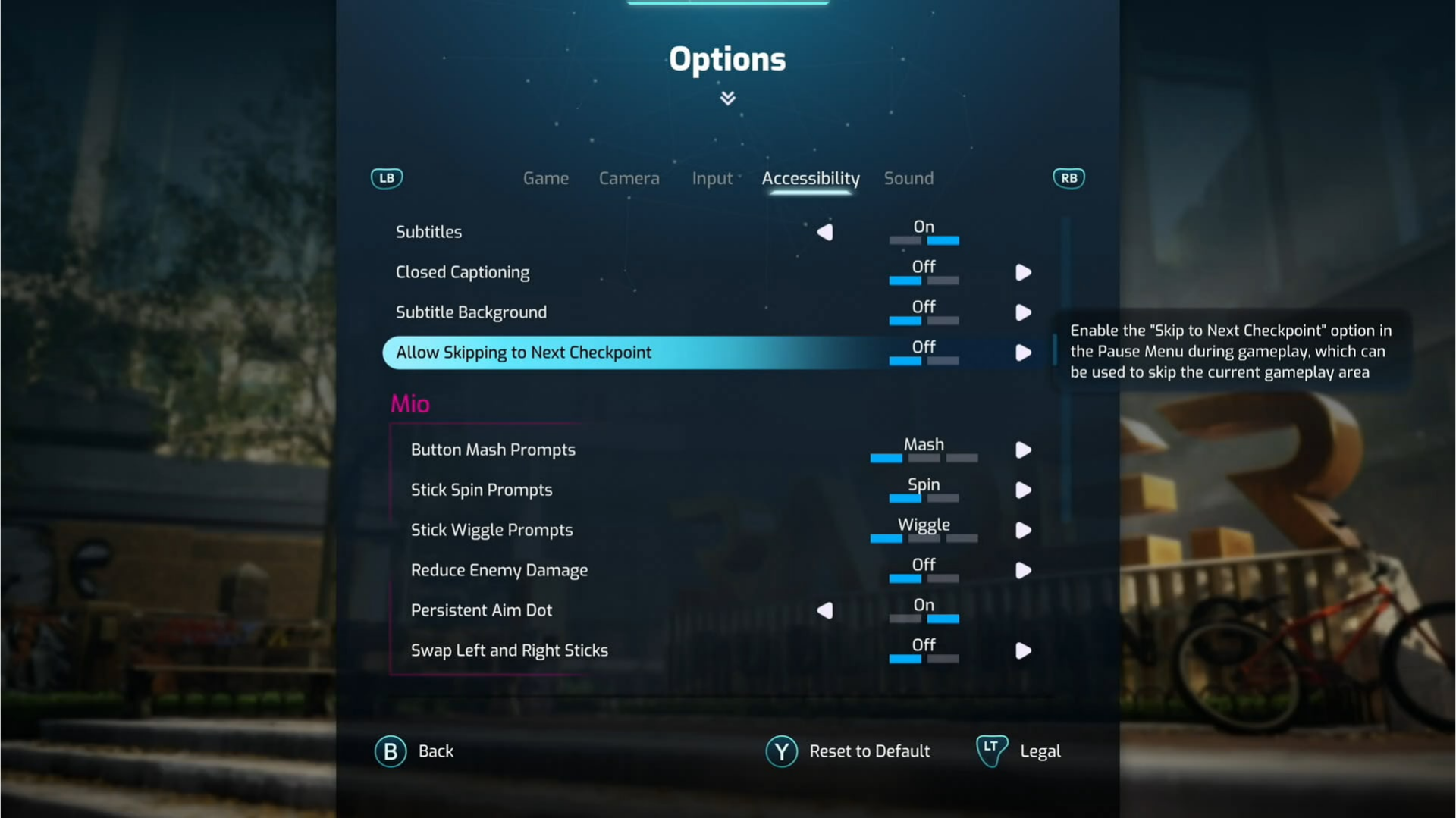The width and height of the screenshot is (1456, 818).
Task: Switch to the Sound tab
Action: (908, 178)
